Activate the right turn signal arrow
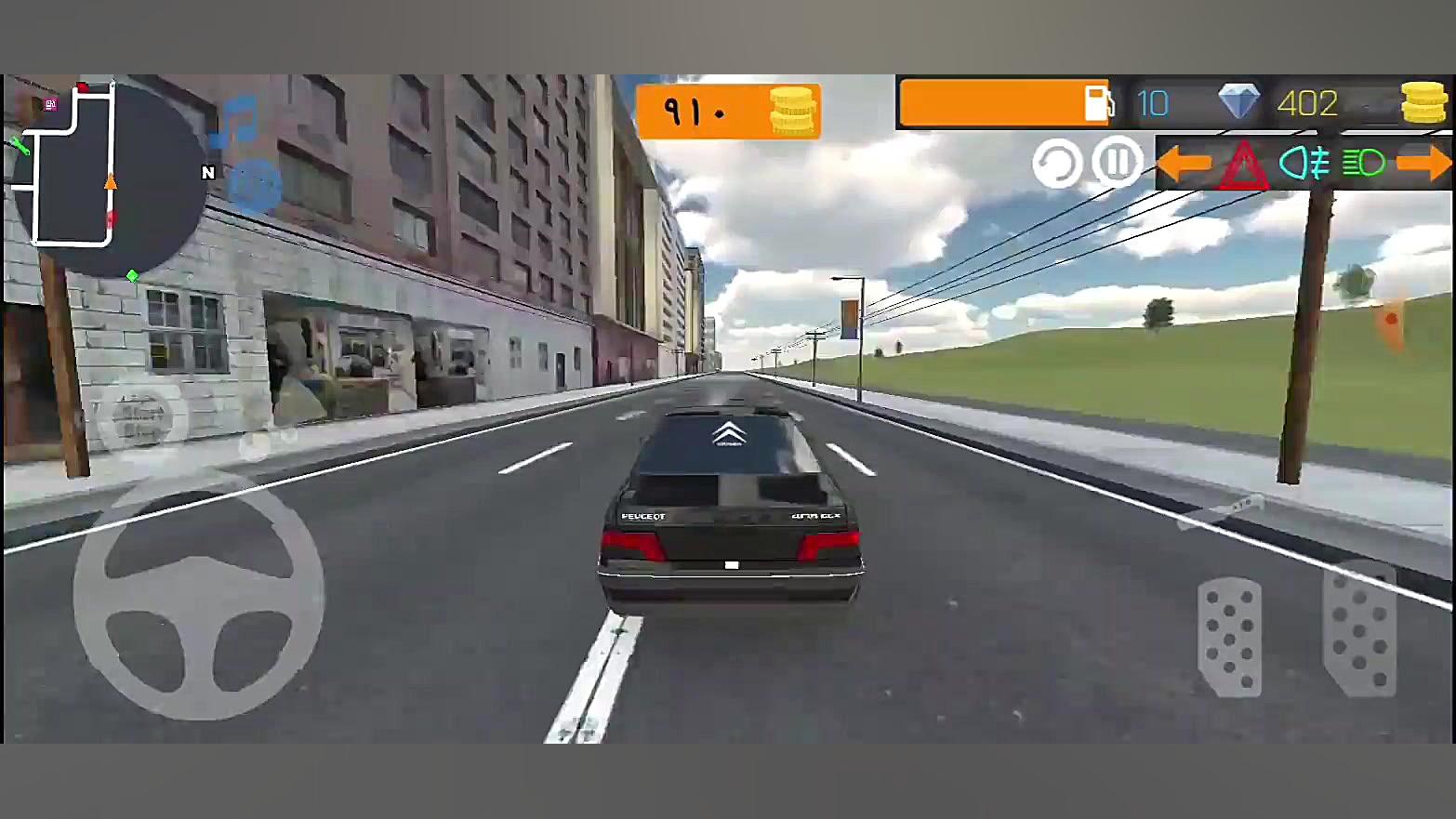Image resolution: width=1456 pixels, height=819 pixels. [x=1423, y=164]
